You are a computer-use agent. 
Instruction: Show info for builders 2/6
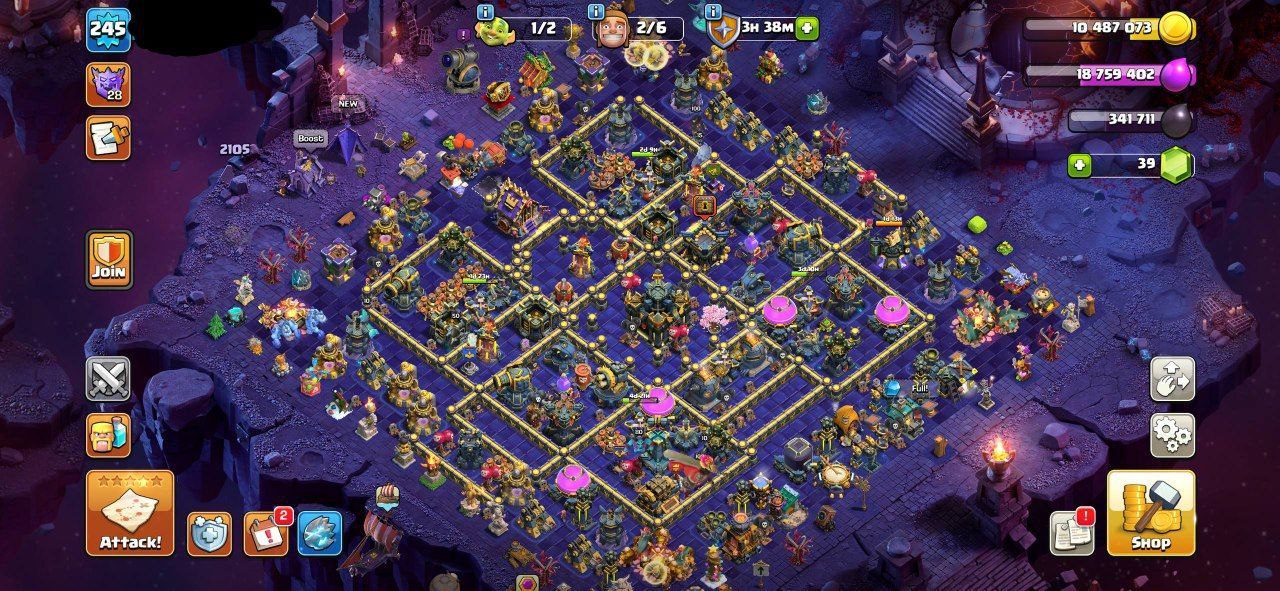click(597, 13)
